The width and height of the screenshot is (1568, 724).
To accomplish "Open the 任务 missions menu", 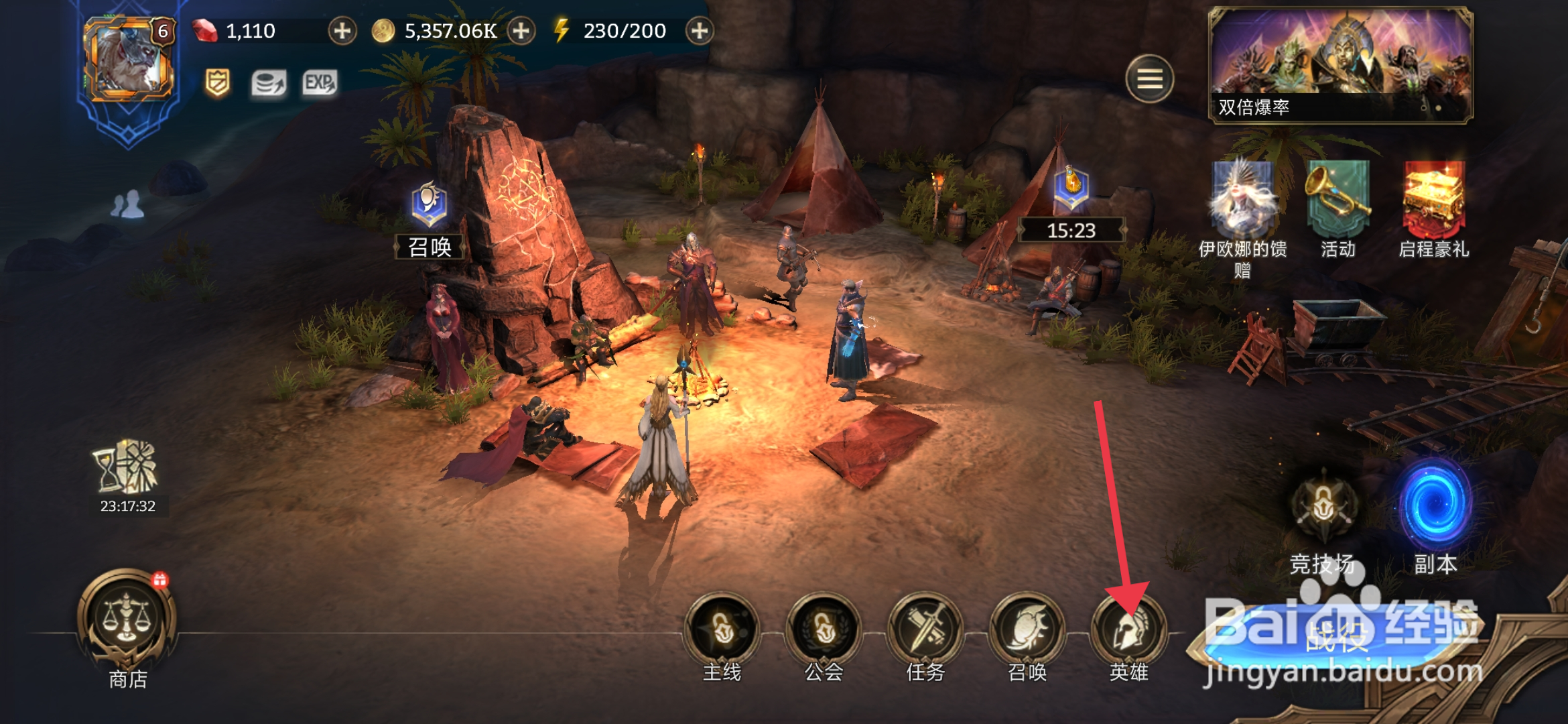I will coord(925,630).
